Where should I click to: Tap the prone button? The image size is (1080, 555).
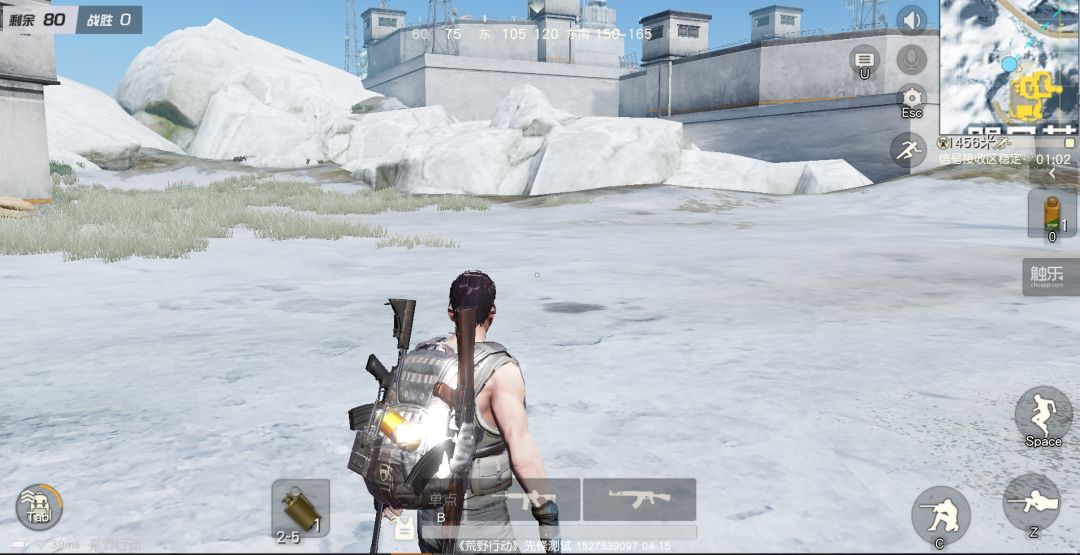click(x=1031, y=502)
